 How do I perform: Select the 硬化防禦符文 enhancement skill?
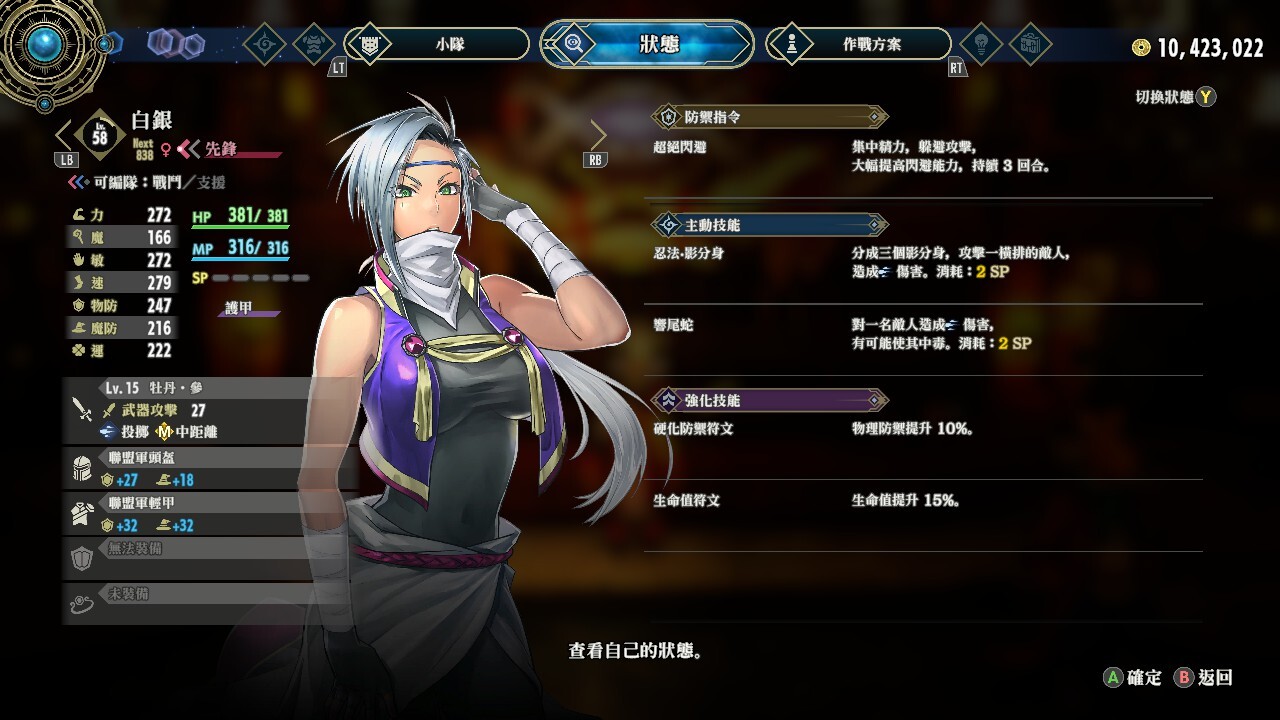(694, 429)
